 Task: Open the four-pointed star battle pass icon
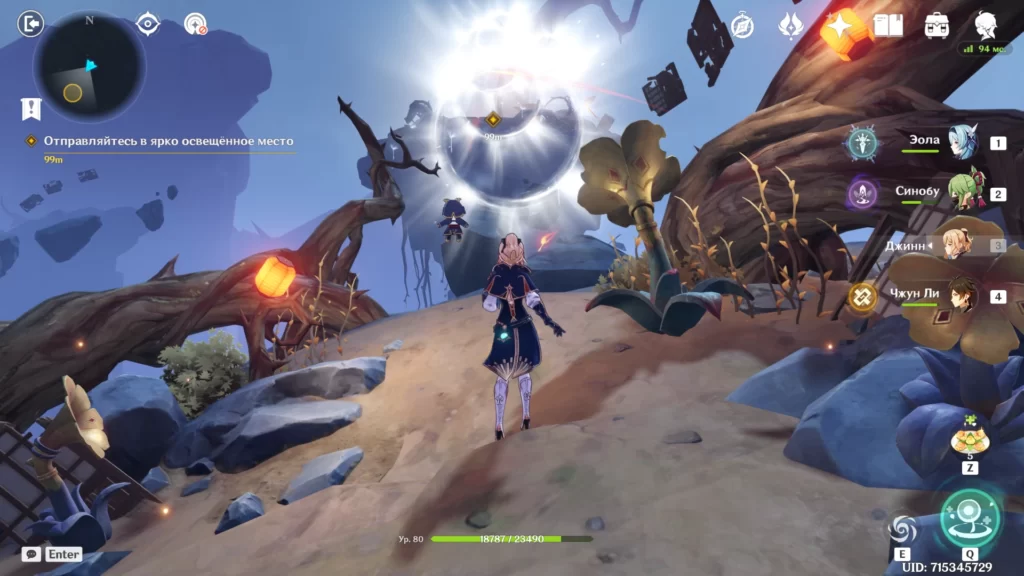coord(838,26)
